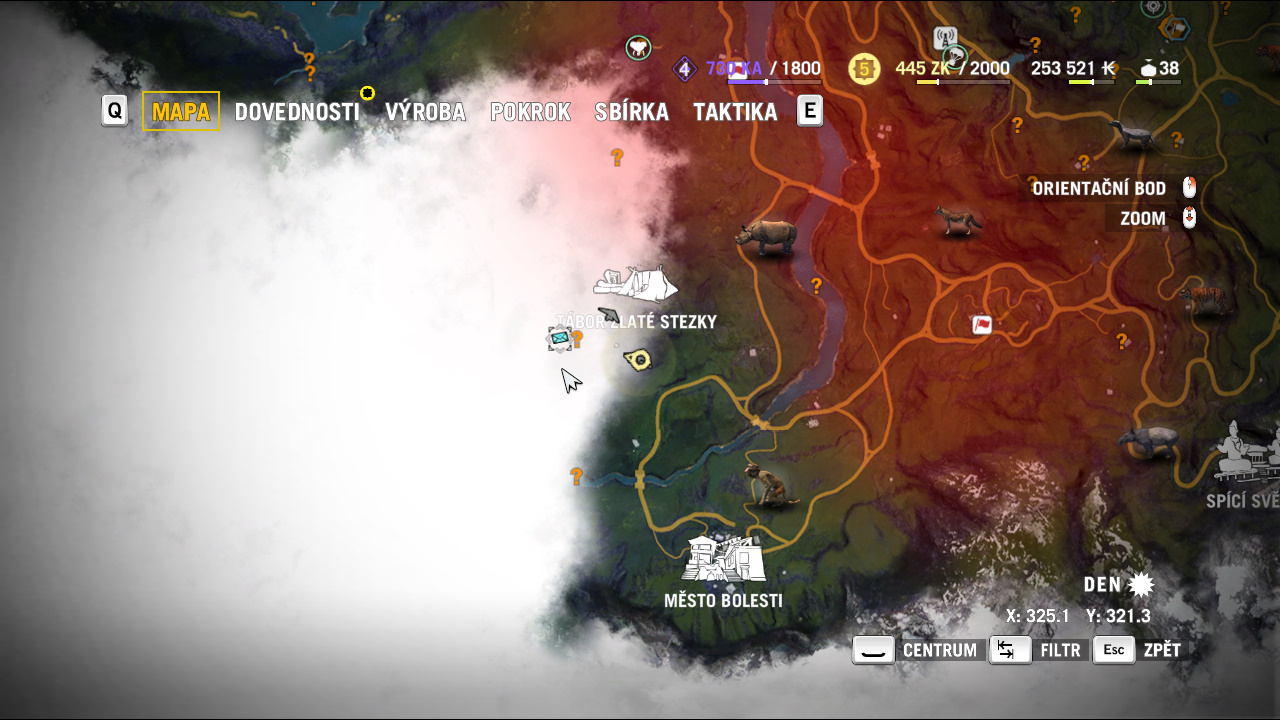This screenshot has height=720, width=1280.
Task: Go to the Sbírka tab
Action: (631, 112)
